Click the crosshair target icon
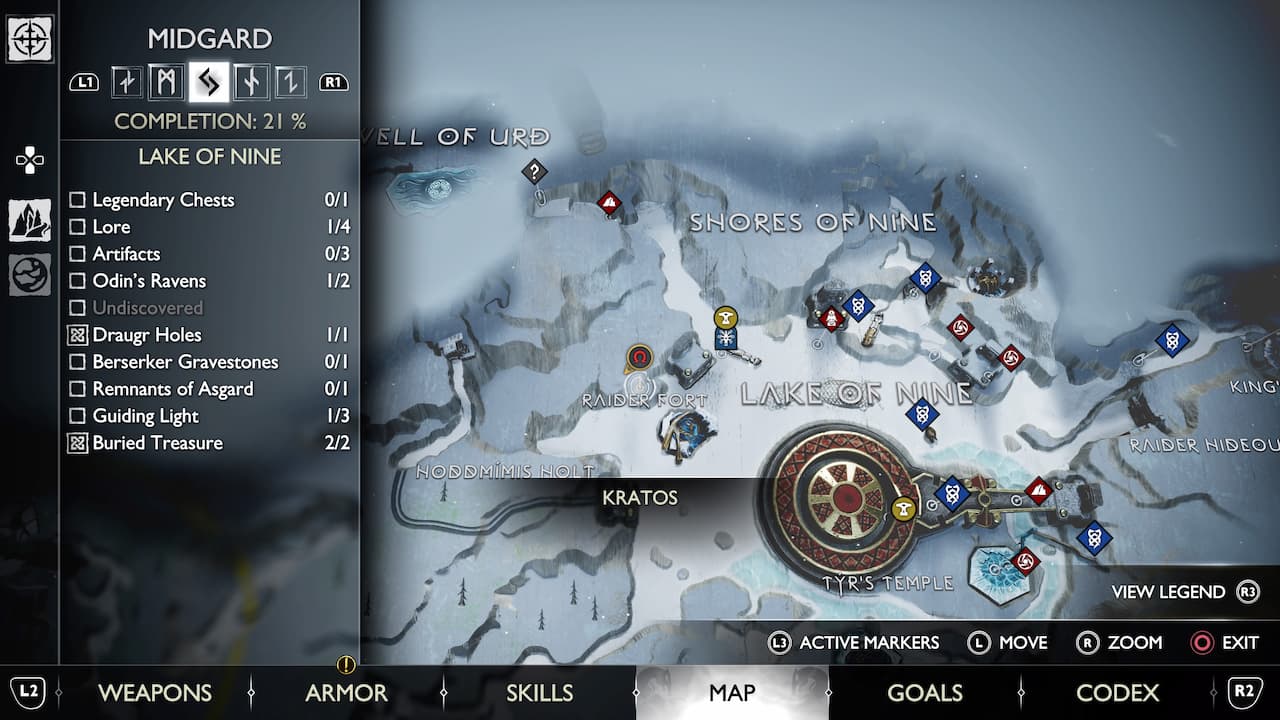The image size is (1280, 720). click(x=30, y=40)
